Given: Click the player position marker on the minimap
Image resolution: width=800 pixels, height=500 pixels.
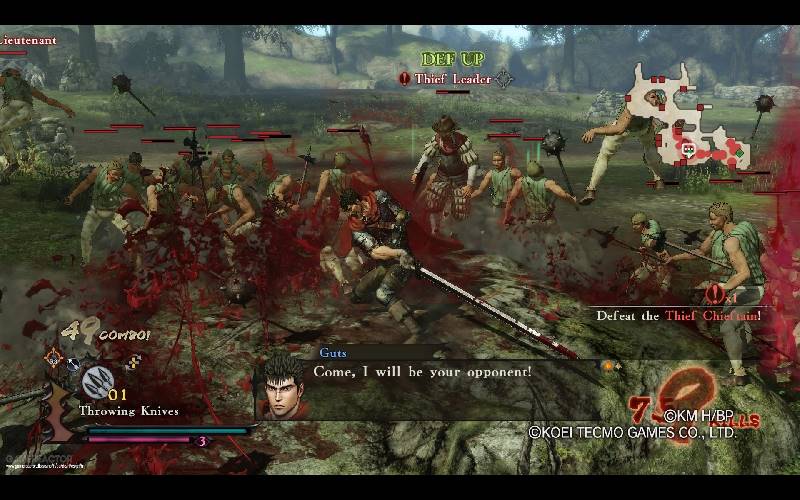Looking at the screenshot, I should point(689,150).
